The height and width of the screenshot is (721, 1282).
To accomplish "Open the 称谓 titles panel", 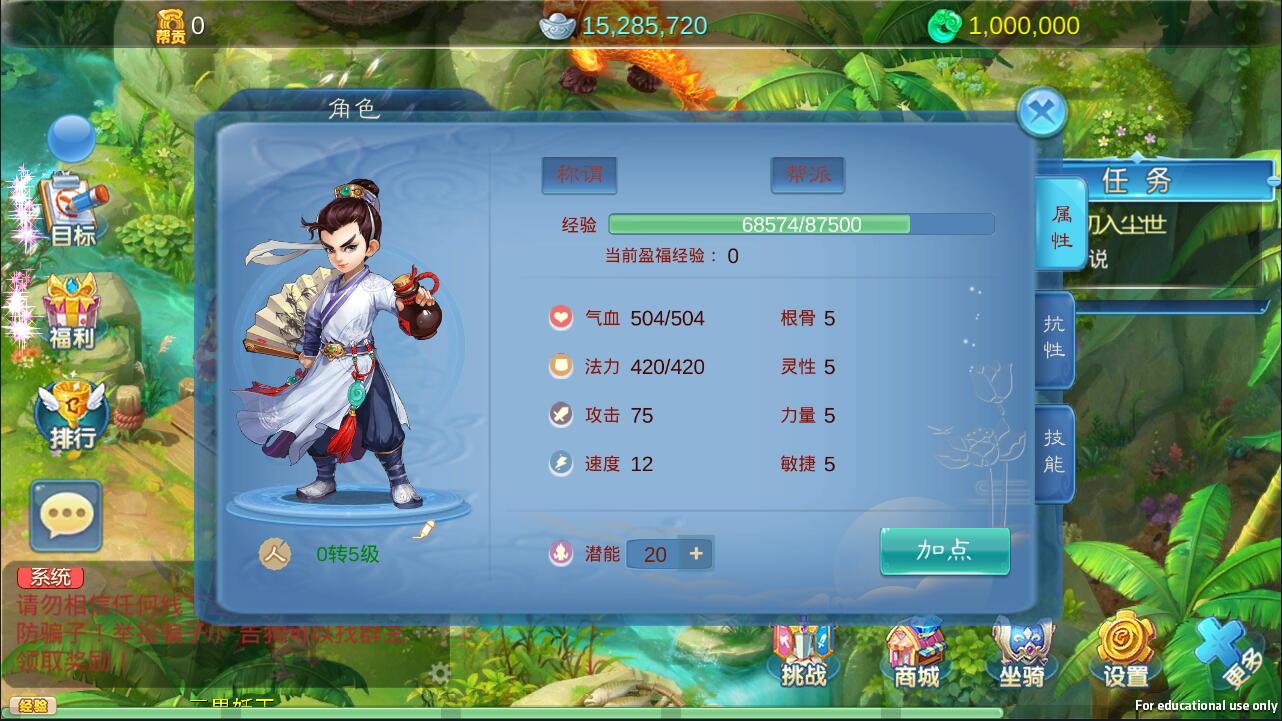I will pos(578,174).
